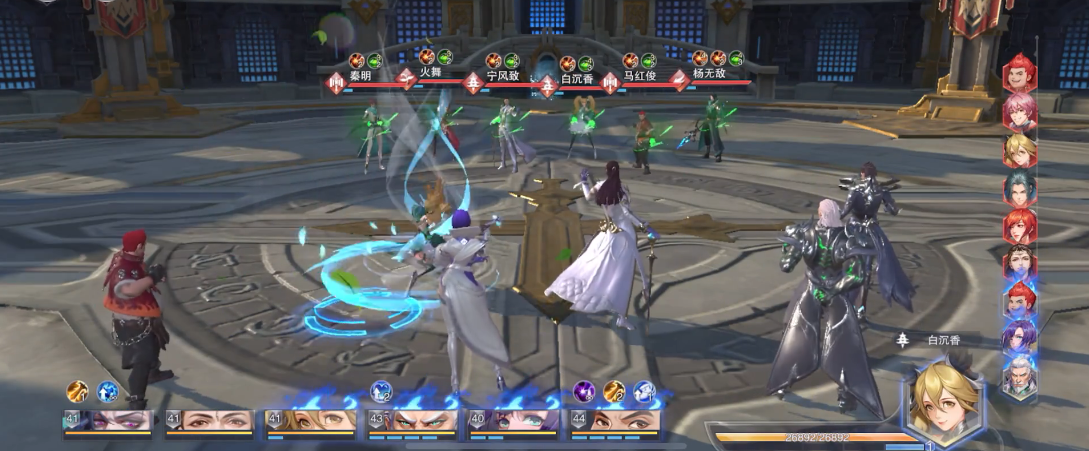
Task: Choose the level 41 purple-eyed hero portrait
Action: [x=108, y=421]
